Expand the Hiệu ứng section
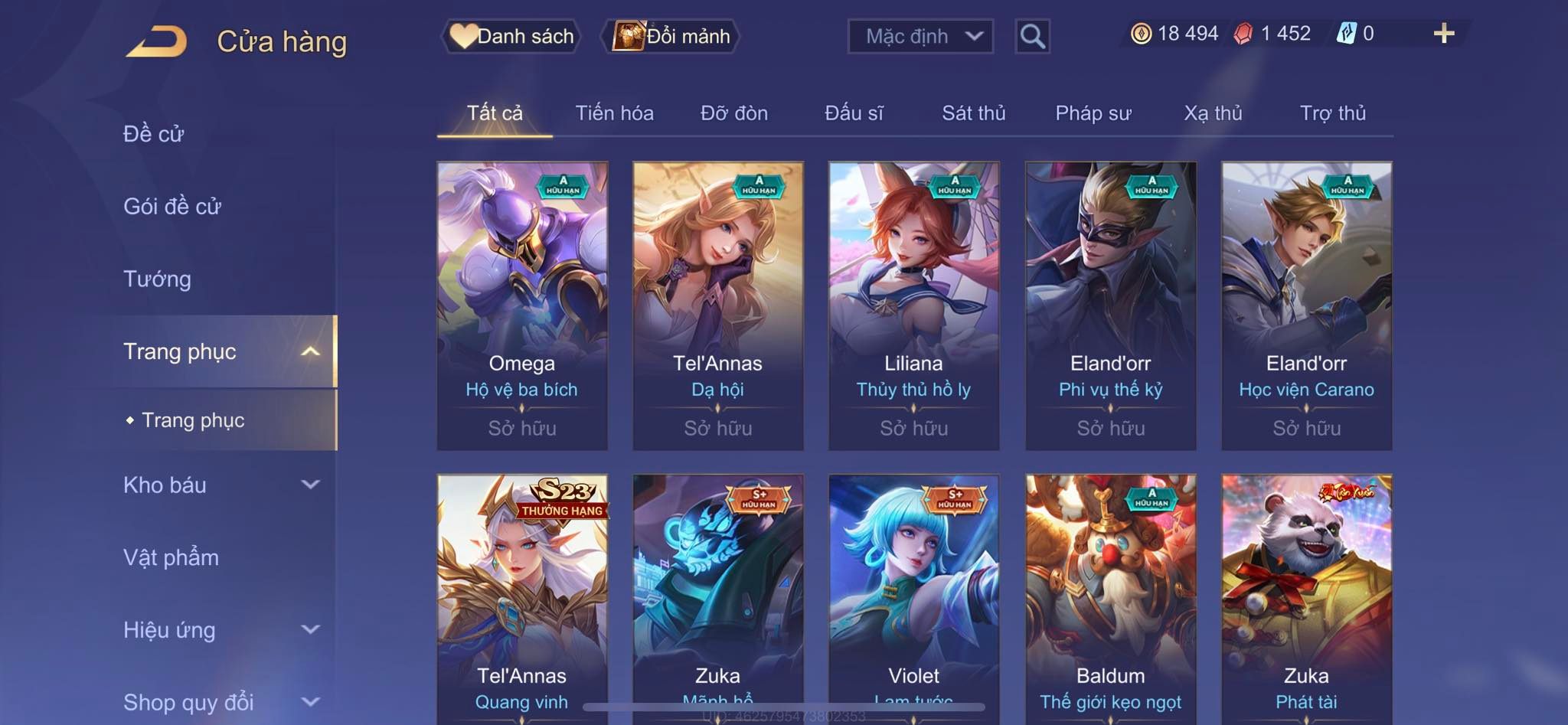 220,630
